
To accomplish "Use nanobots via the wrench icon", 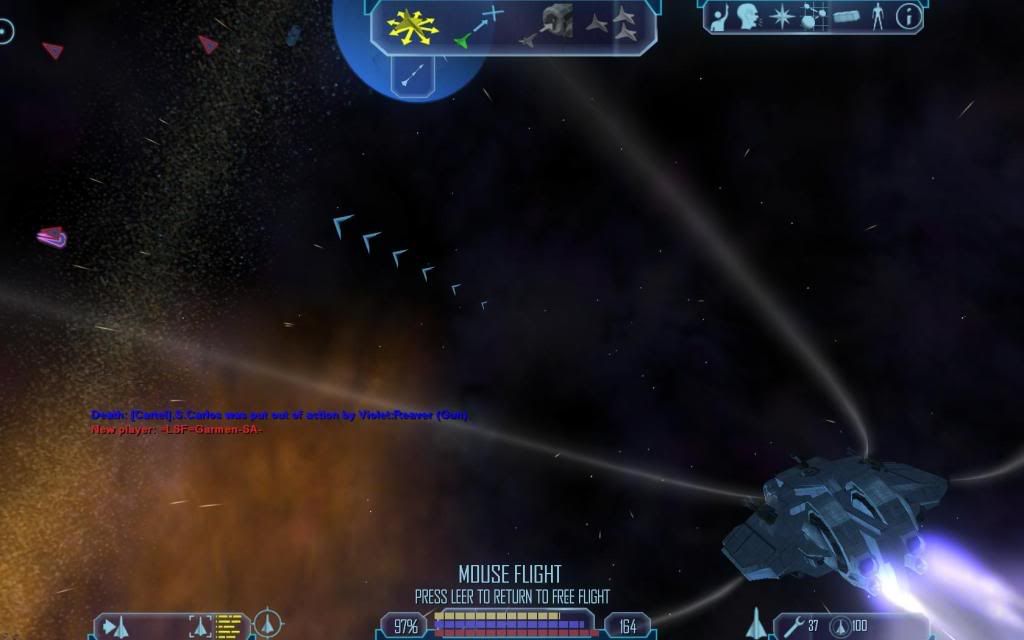I will pos(794,627).
